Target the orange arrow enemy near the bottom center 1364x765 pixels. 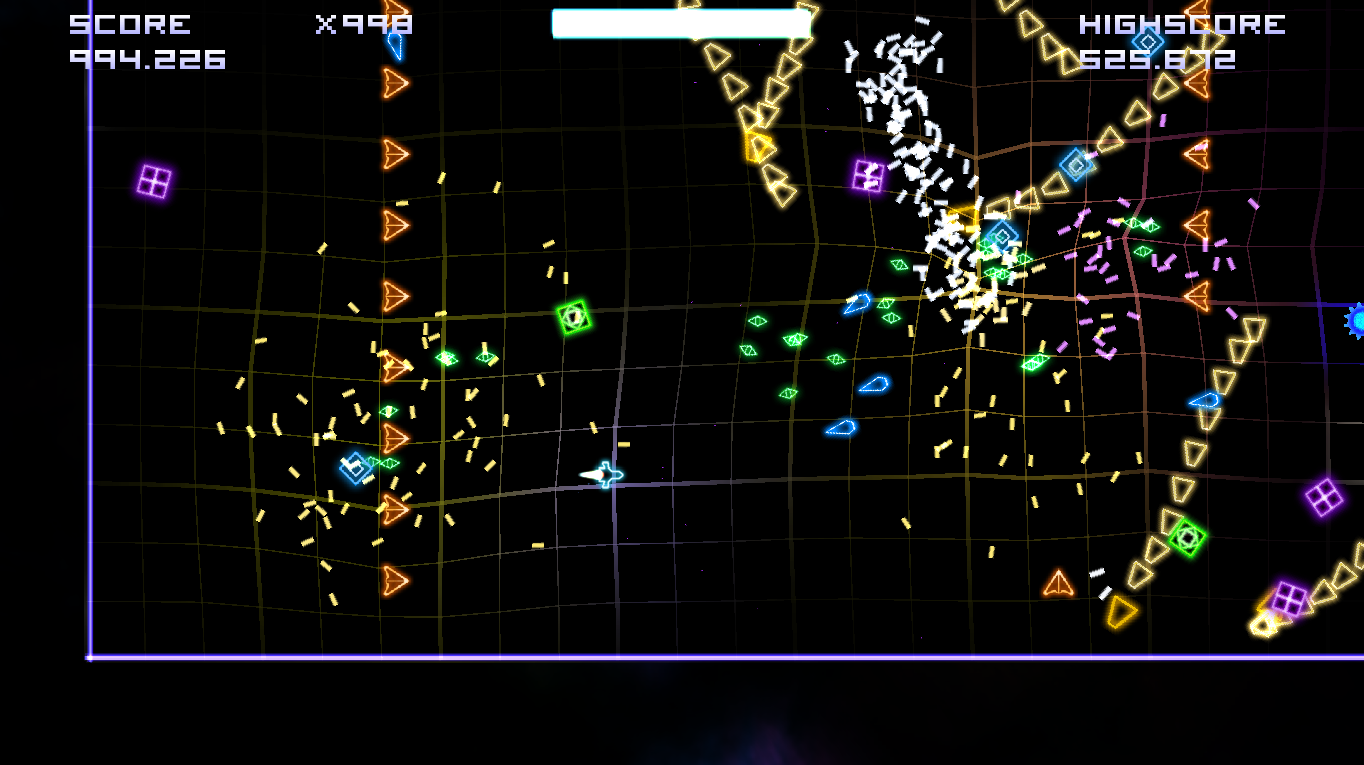(x=1057, y=582)
